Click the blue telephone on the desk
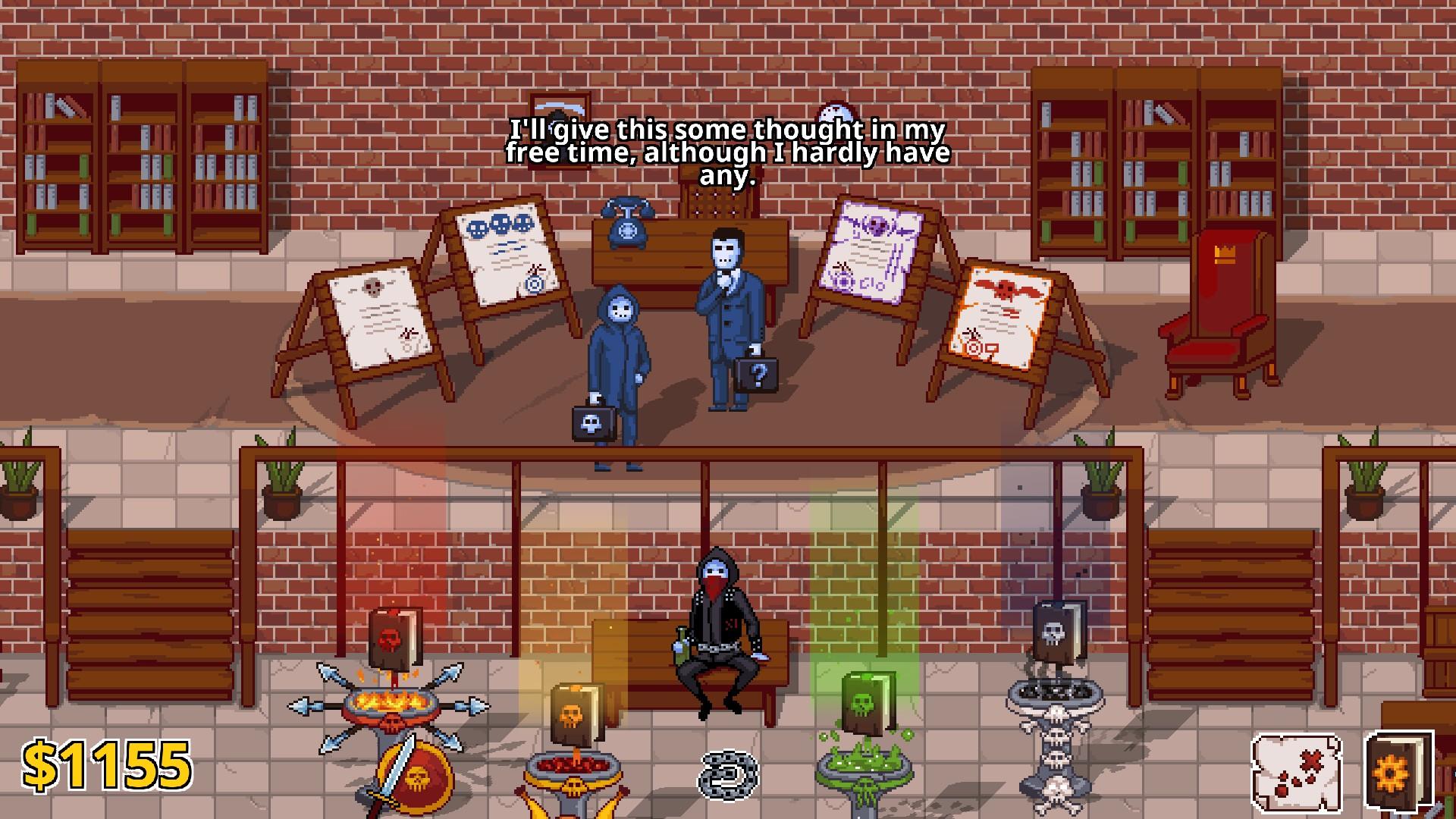Viewport: 1456px width, 819px height. coord(626,227)
